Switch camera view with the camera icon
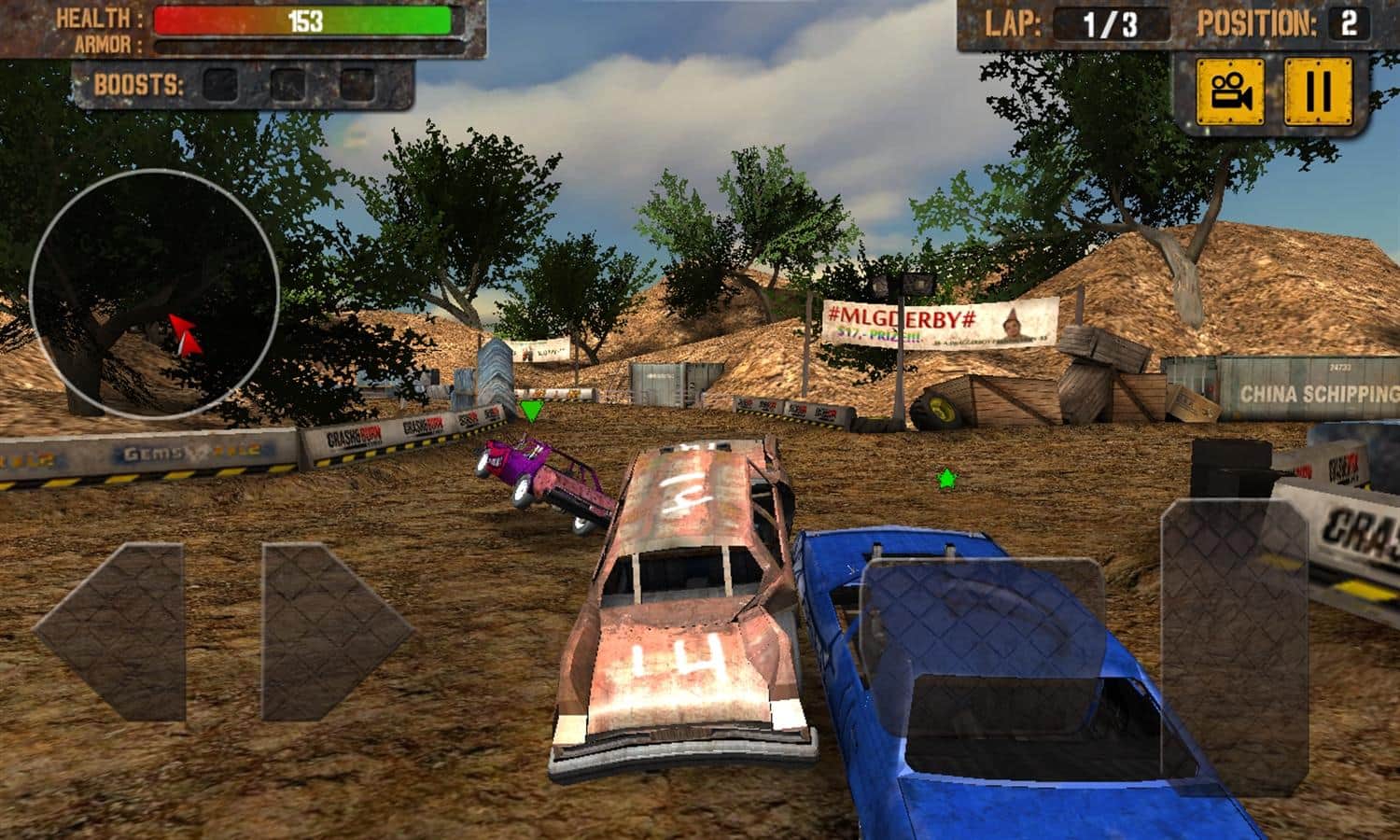The height and width of the screenshot is (840, 1400). [x=1230, y=91]
